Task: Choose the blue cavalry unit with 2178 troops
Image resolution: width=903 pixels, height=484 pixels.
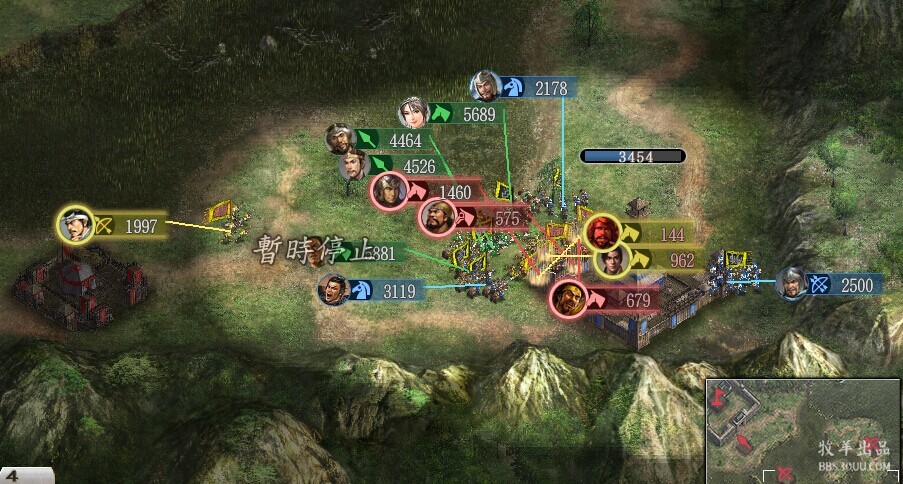Action: [x=486, y=87]
